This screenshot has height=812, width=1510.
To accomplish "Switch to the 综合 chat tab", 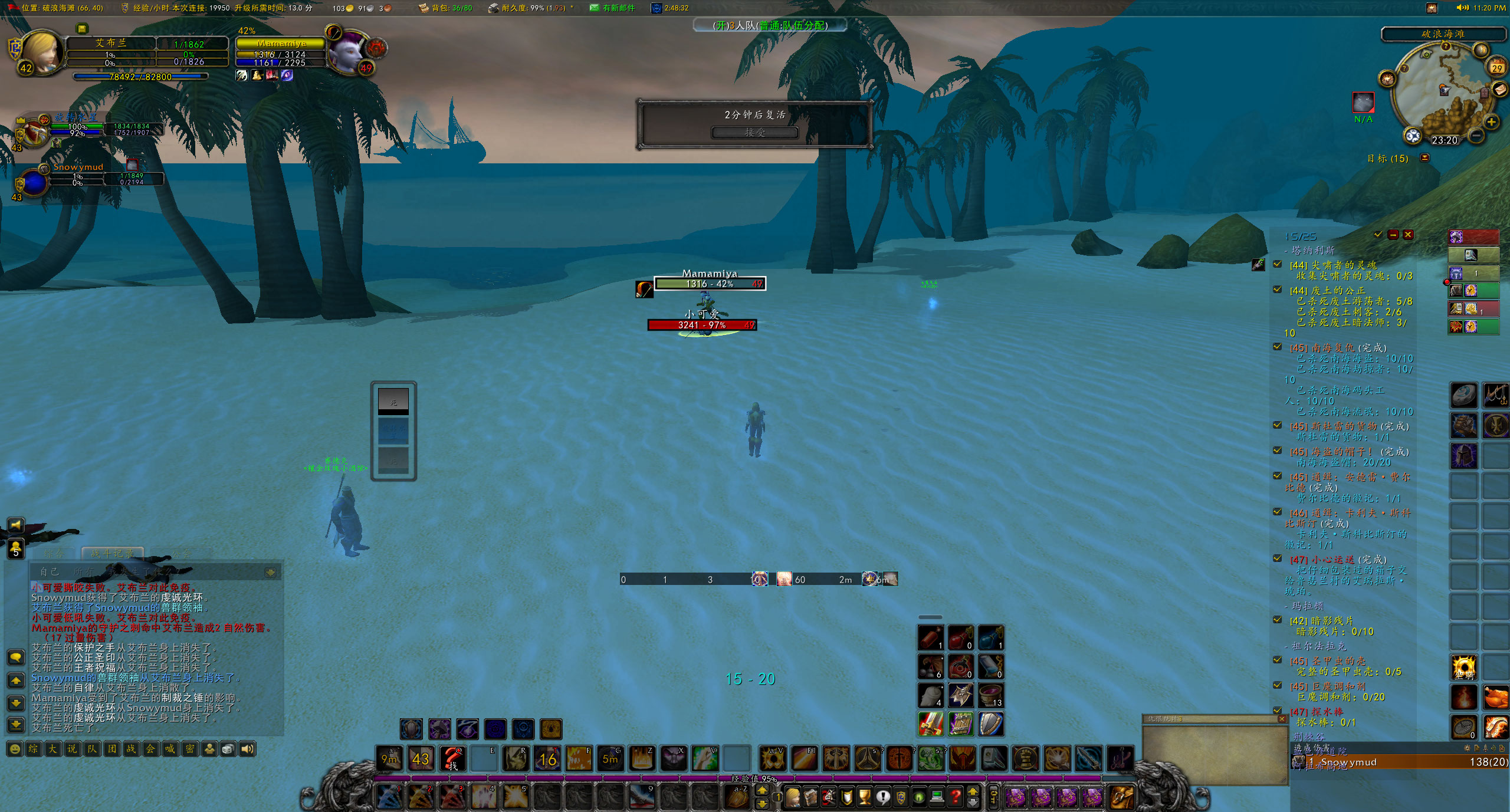I will pos(55,553).
